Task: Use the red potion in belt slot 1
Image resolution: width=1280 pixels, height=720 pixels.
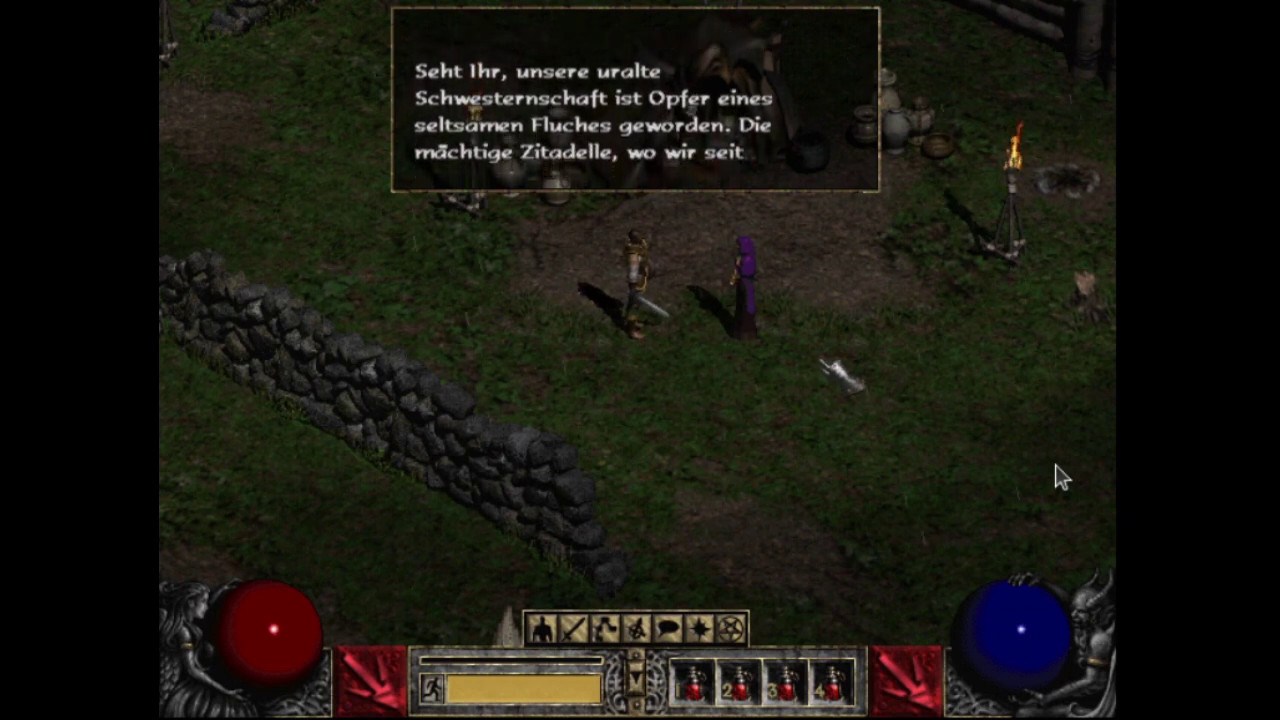Action: 692,682
